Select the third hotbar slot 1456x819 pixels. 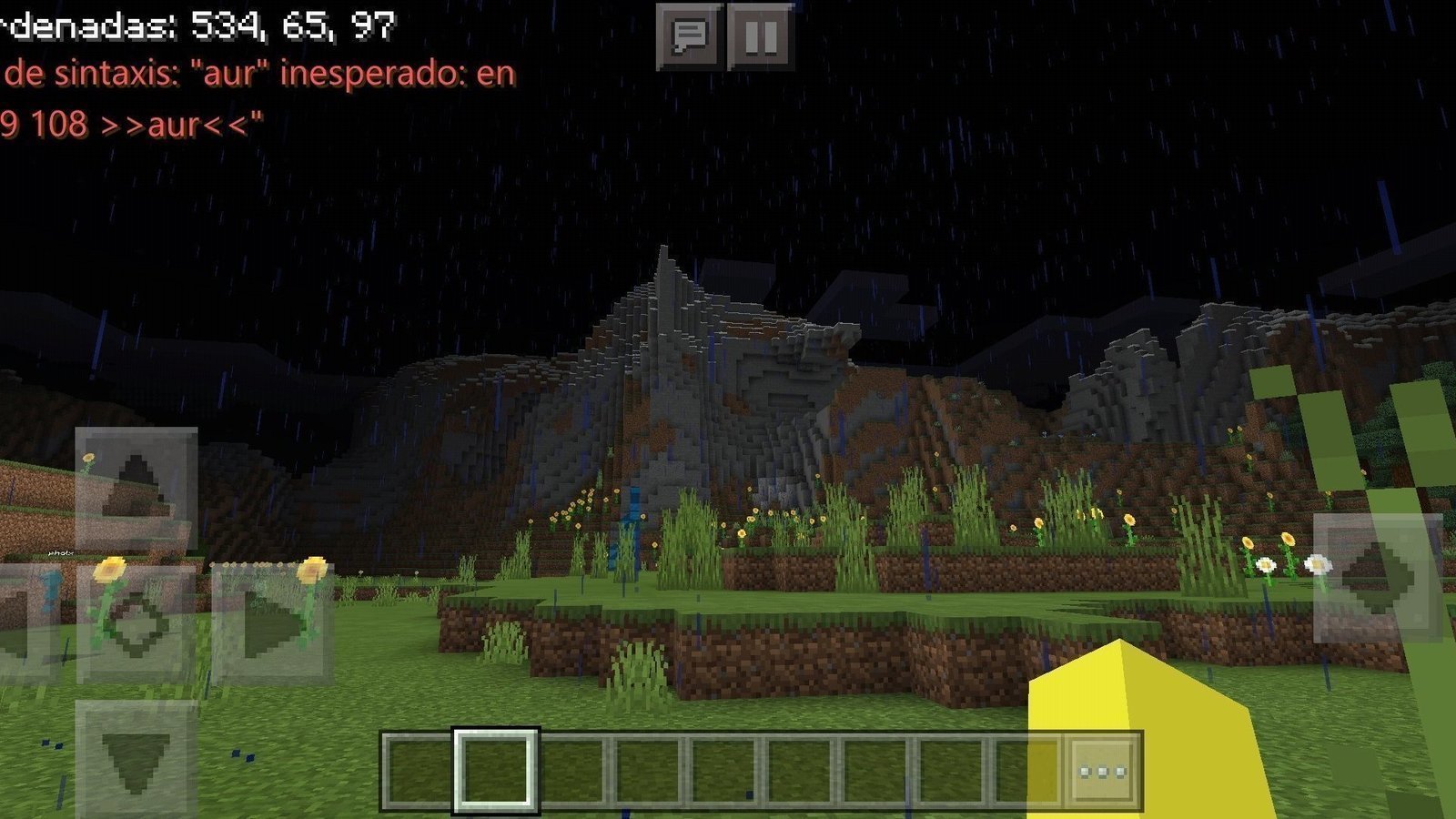click(573, 769)
